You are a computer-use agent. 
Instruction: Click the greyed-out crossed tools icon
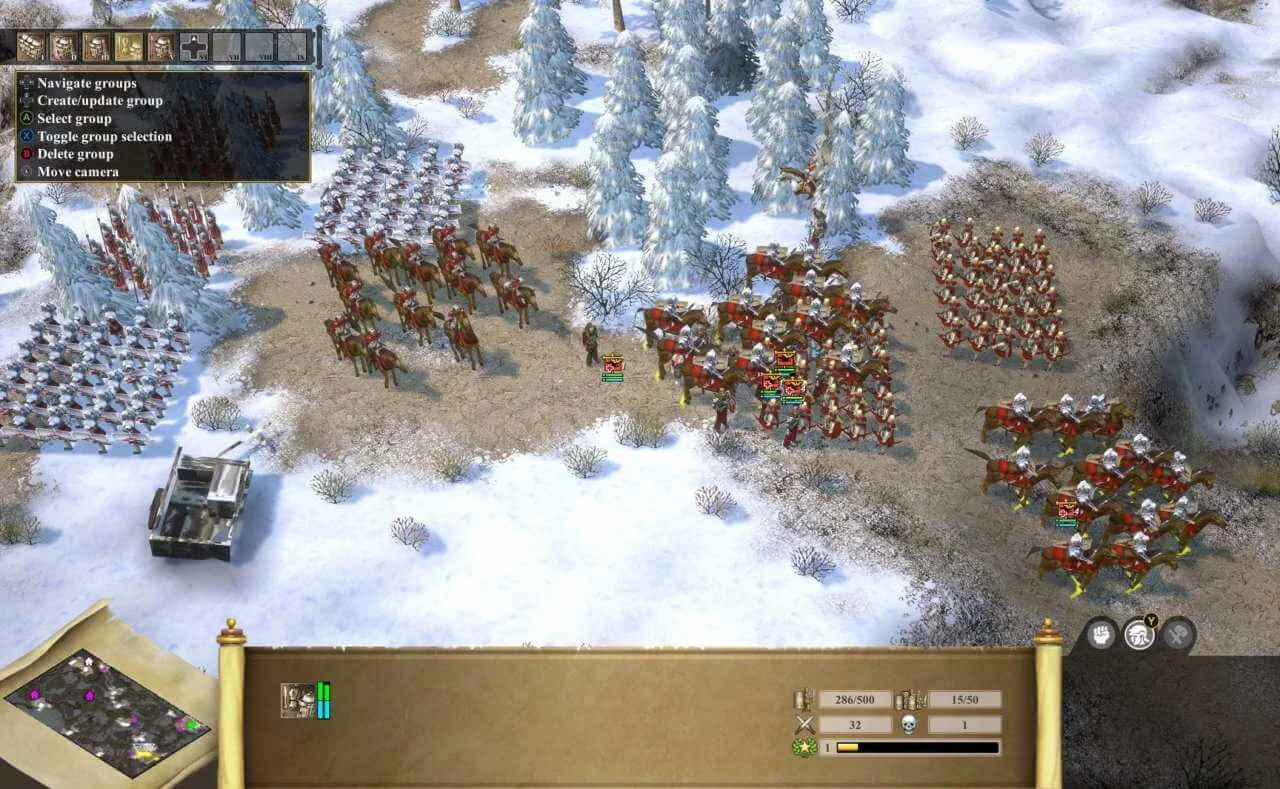pos(1178,634)
